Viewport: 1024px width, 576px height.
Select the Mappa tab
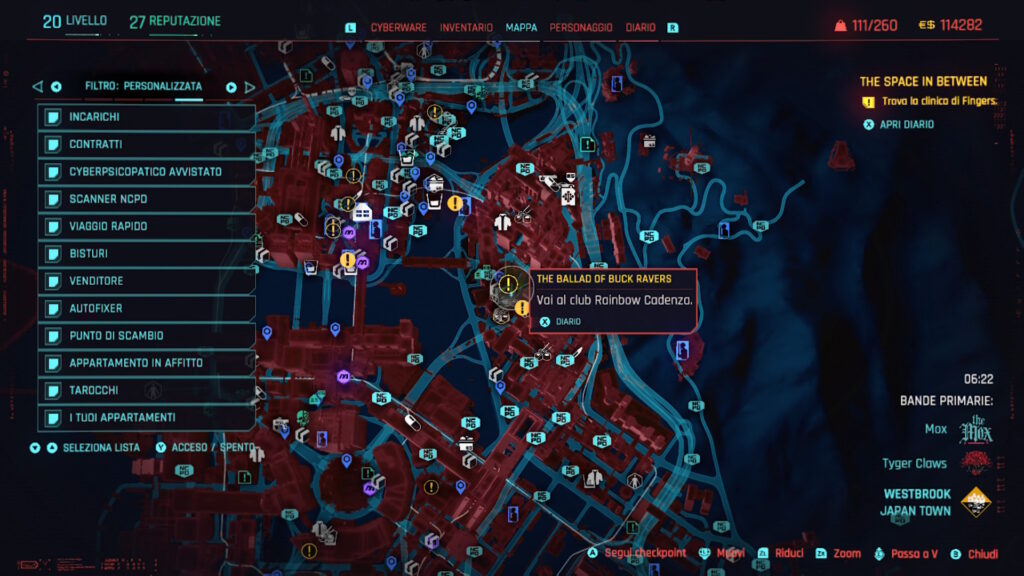click(x=521, y=28)
